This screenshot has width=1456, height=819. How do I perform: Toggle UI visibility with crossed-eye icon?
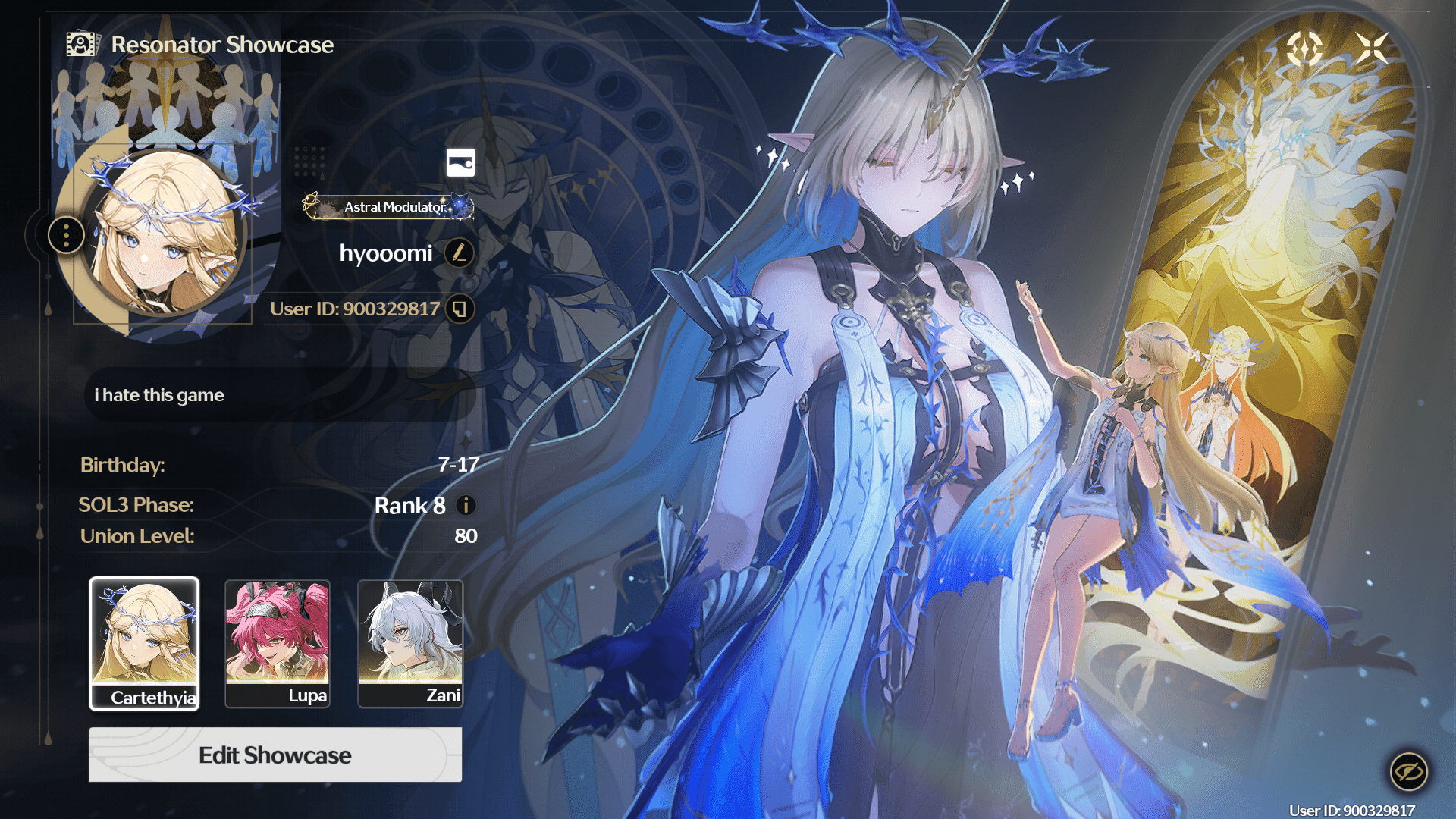1408,772
